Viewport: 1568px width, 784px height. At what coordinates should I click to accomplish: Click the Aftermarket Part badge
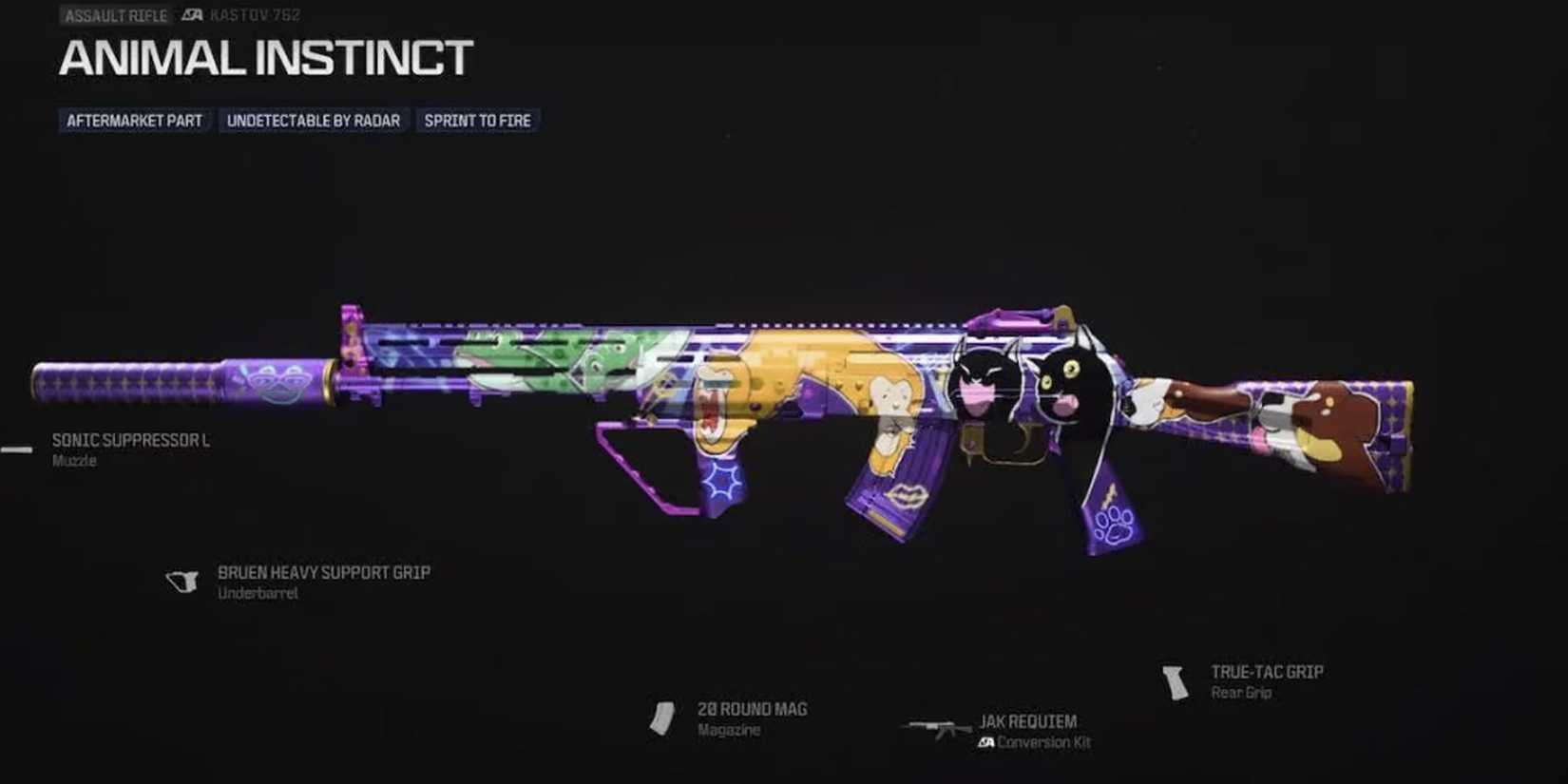click(133, 120)
